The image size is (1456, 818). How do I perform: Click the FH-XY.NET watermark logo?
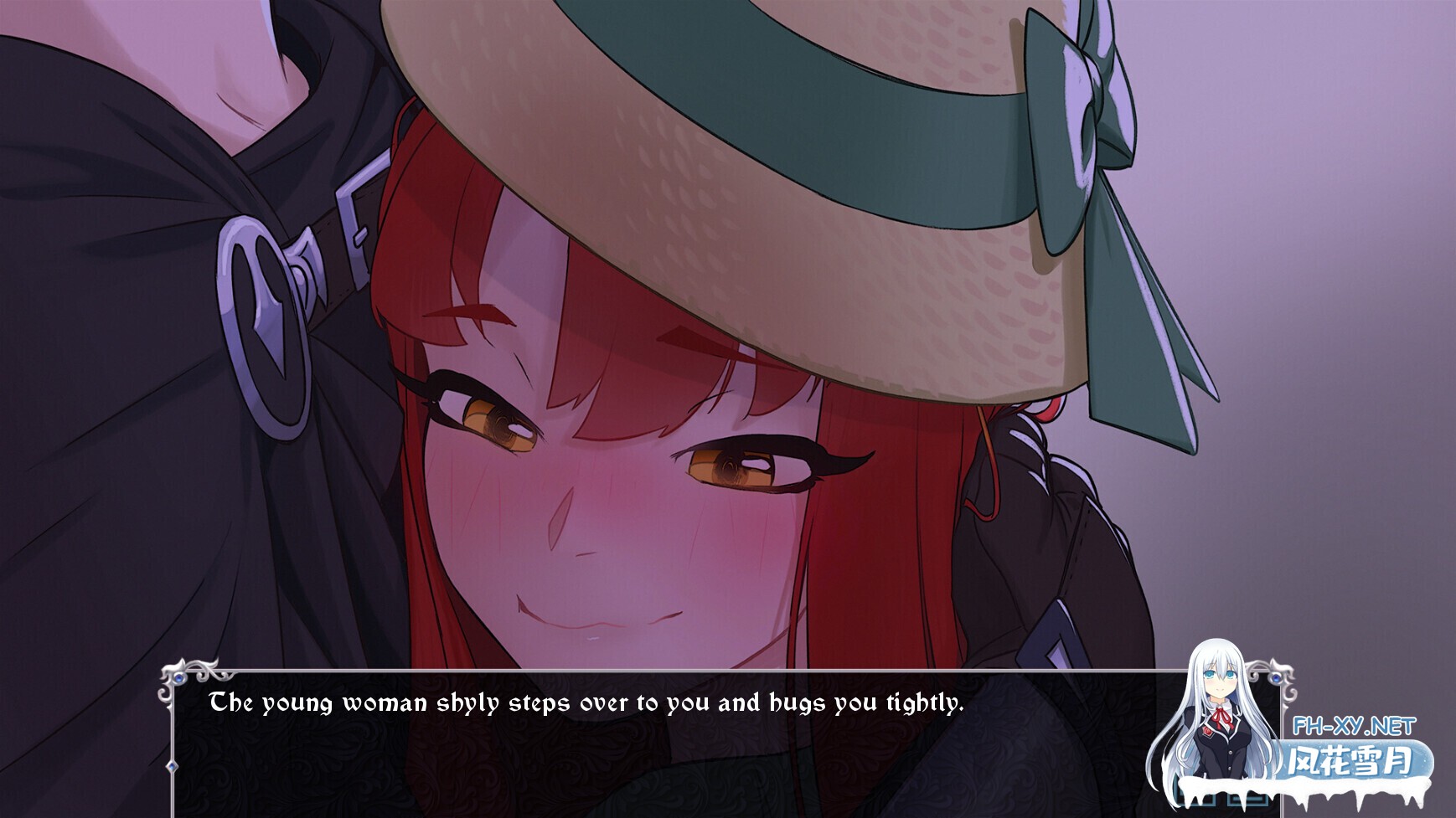tap(1355, 725)
